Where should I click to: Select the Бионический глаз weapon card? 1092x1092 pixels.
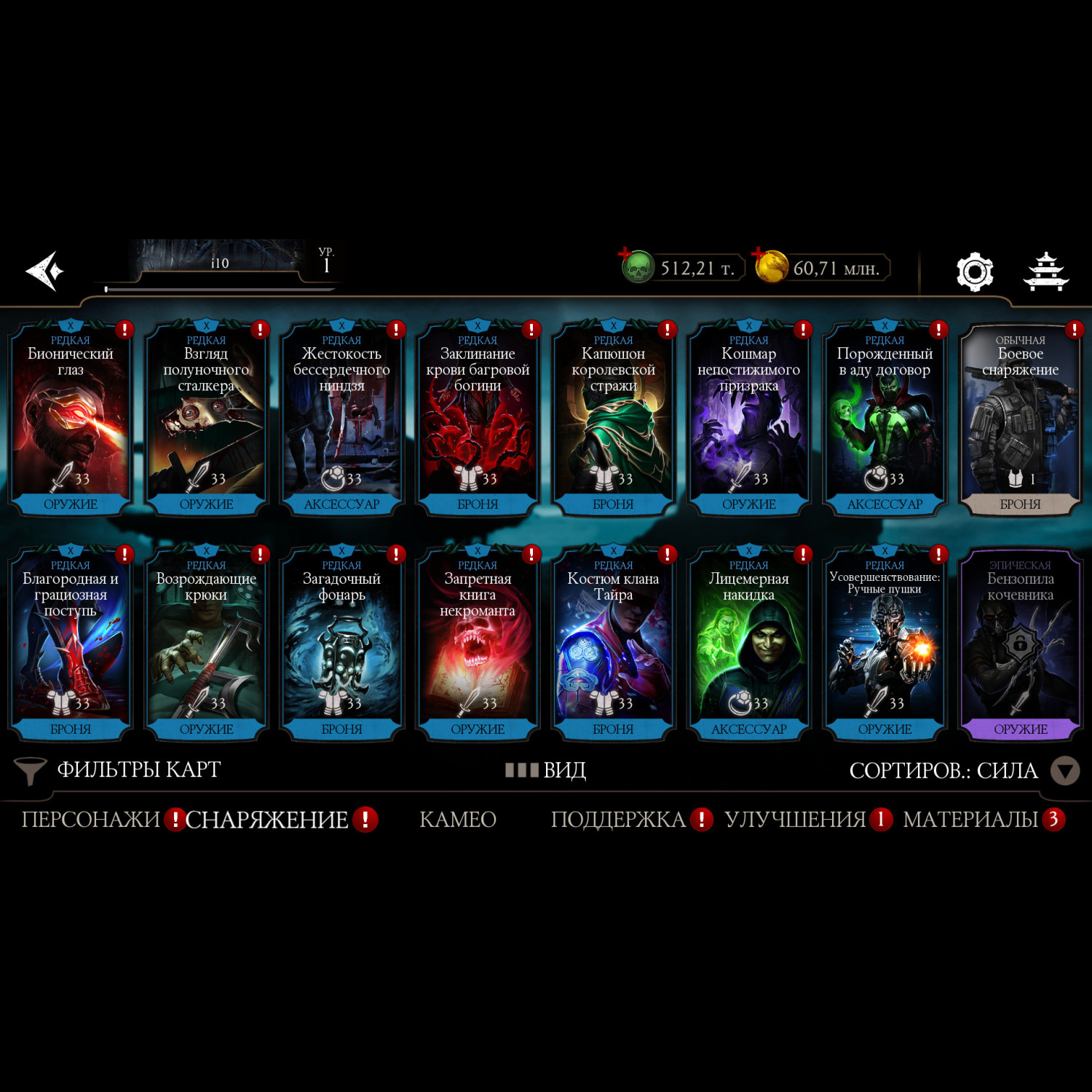[x=71, y=420]
